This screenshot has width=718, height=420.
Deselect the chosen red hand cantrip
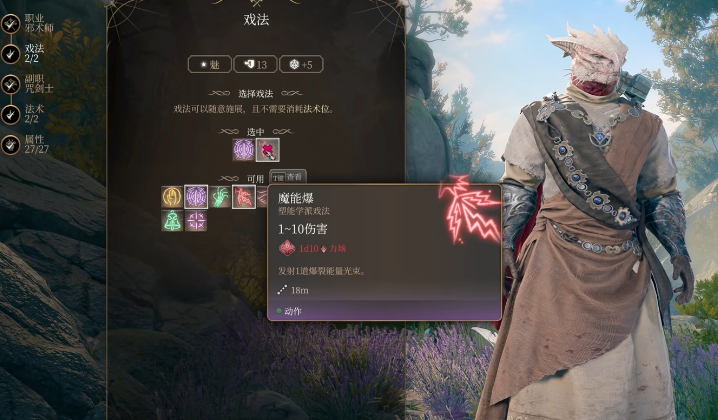click(267, 150)
